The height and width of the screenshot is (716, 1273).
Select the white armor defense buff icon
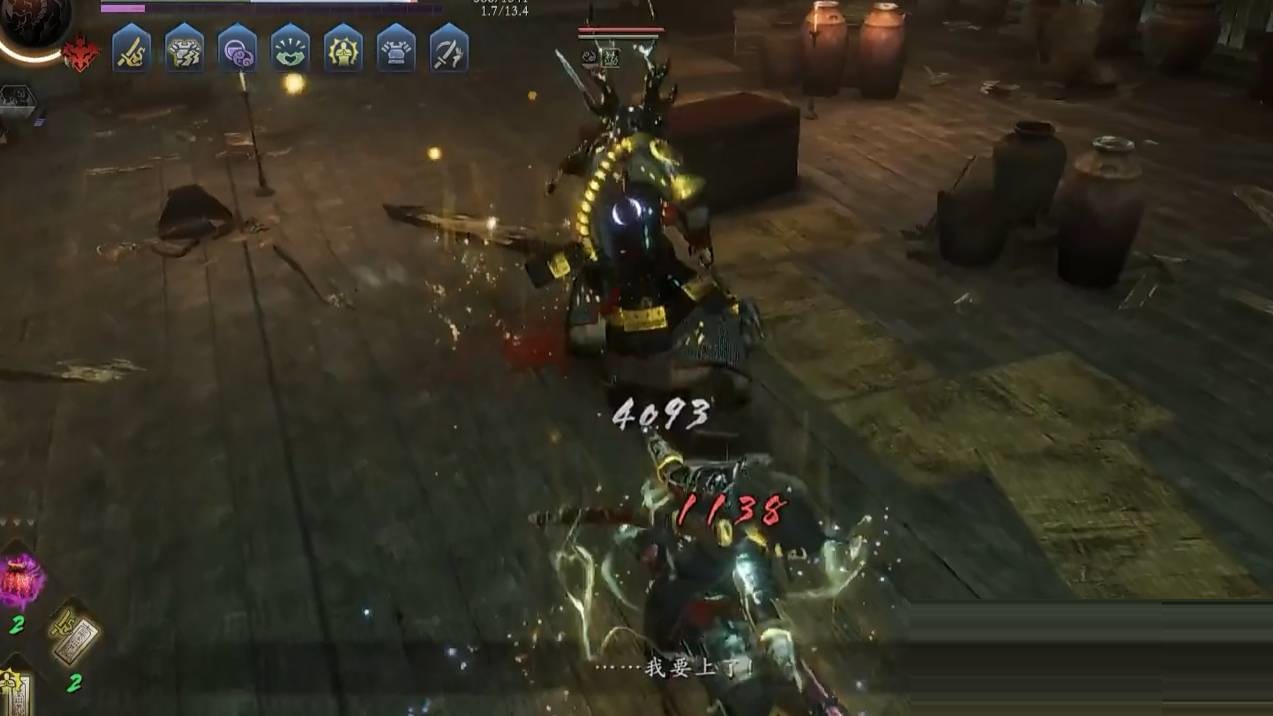tap(396, 49)
